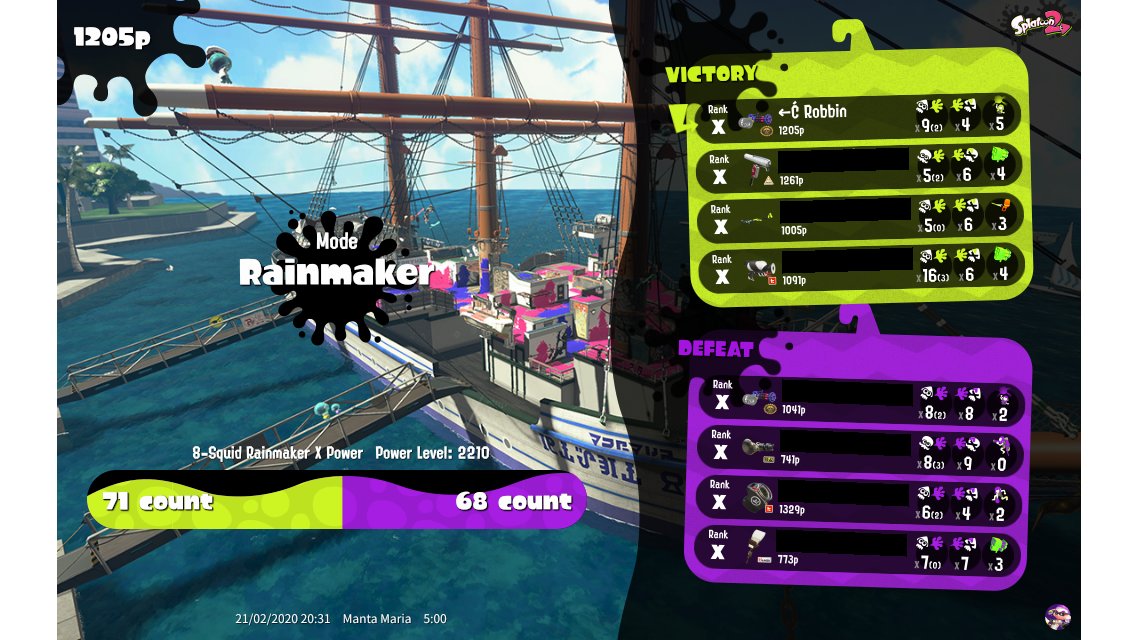Viewport: 1138px width, 640px height.
Task: Click the Splatoon 2 logo
Action: pos(1039,23)
